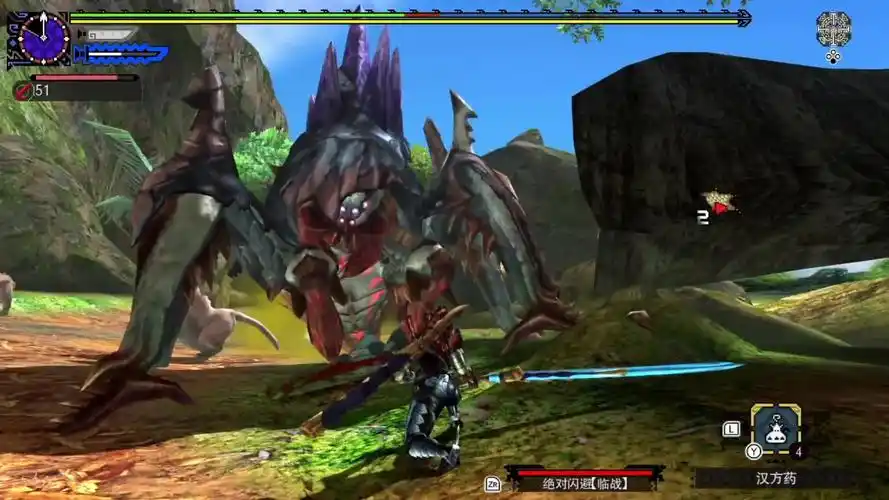Activate the 绝对闪避【临战】 hunter art
889x500 pixels.
(586, 481)
